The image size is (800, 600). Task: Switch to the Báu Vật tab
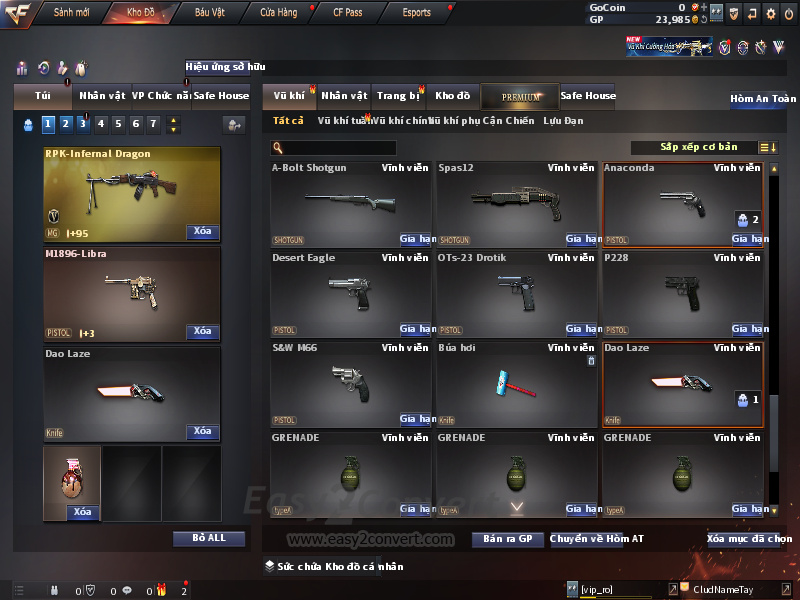(209, 13)
